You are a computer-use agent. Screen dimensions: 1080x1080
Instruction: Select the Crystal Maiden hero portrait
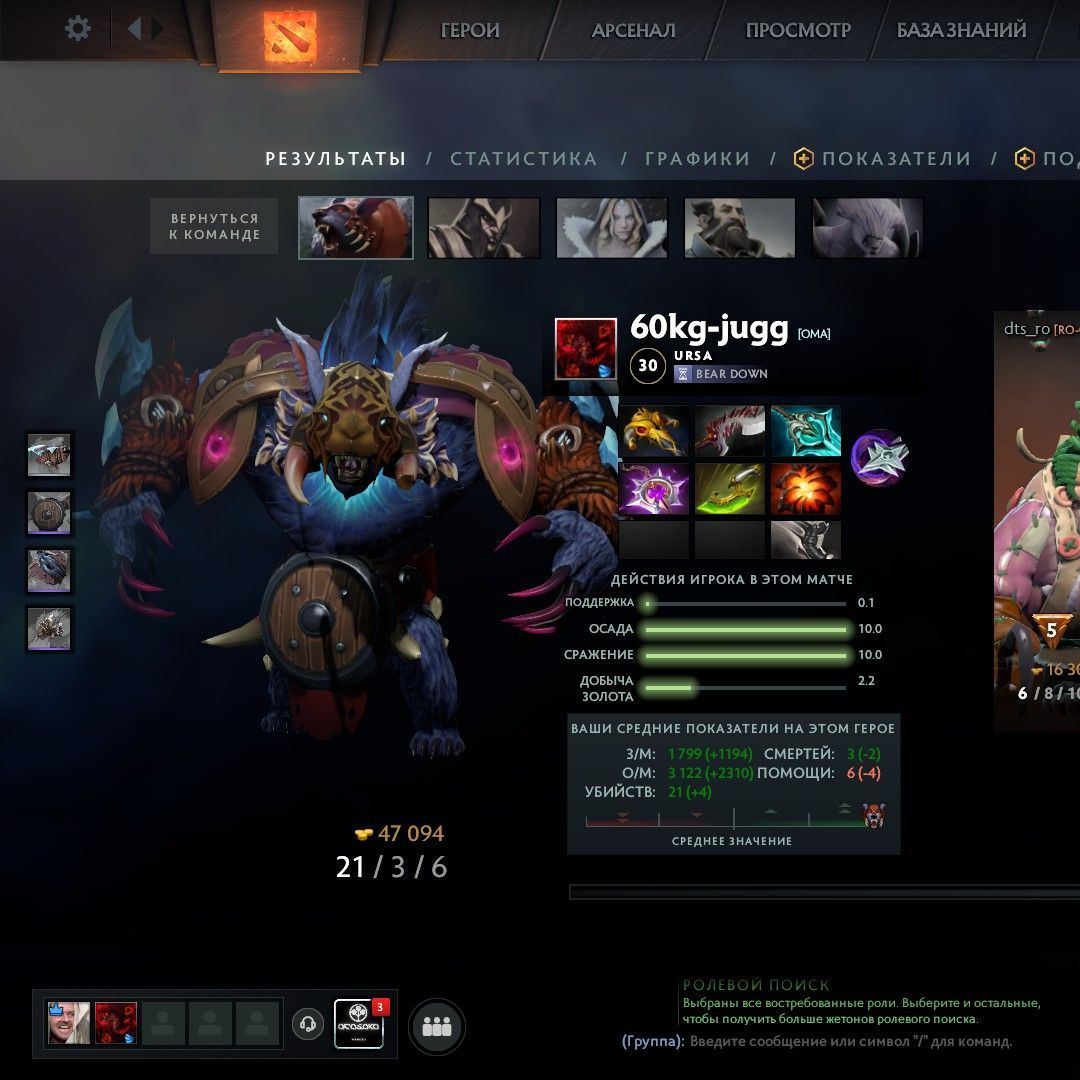tap(612, 228)
